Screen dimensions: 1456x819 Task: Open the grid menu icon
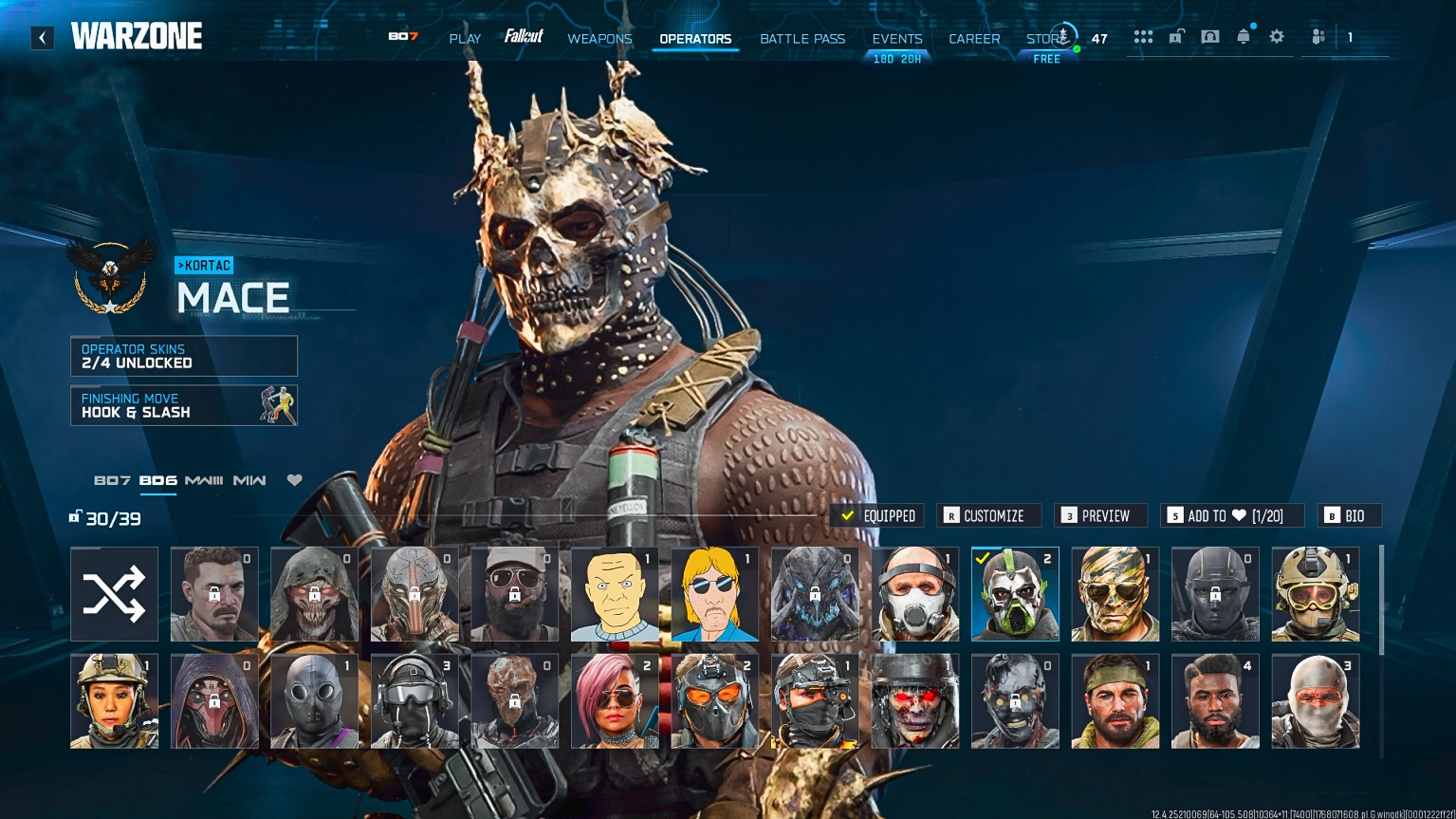1144,37
